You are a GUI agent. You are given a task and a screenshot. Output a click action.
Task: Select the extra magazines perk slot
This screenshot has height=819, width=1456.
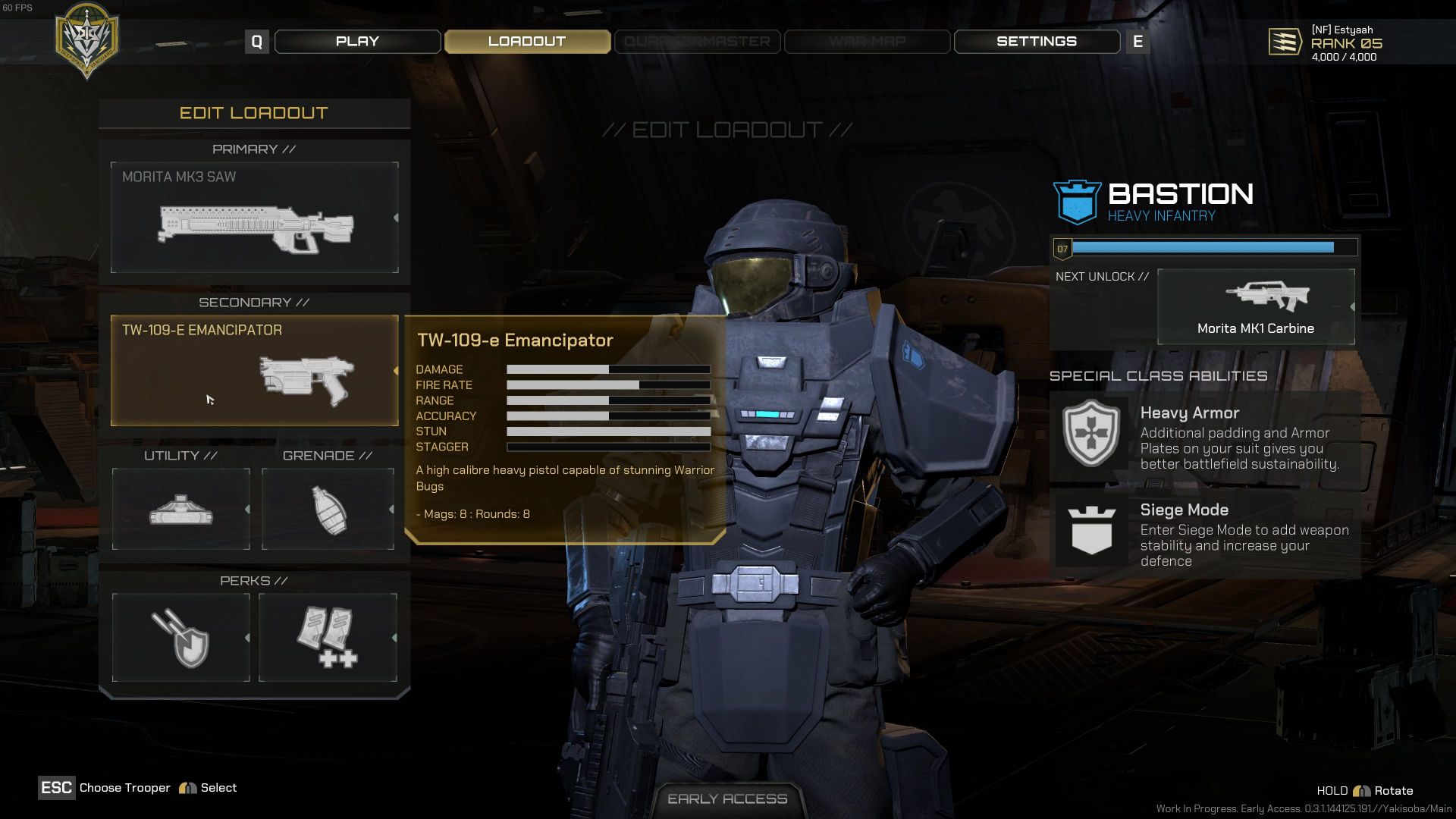[x=328, y=638]
